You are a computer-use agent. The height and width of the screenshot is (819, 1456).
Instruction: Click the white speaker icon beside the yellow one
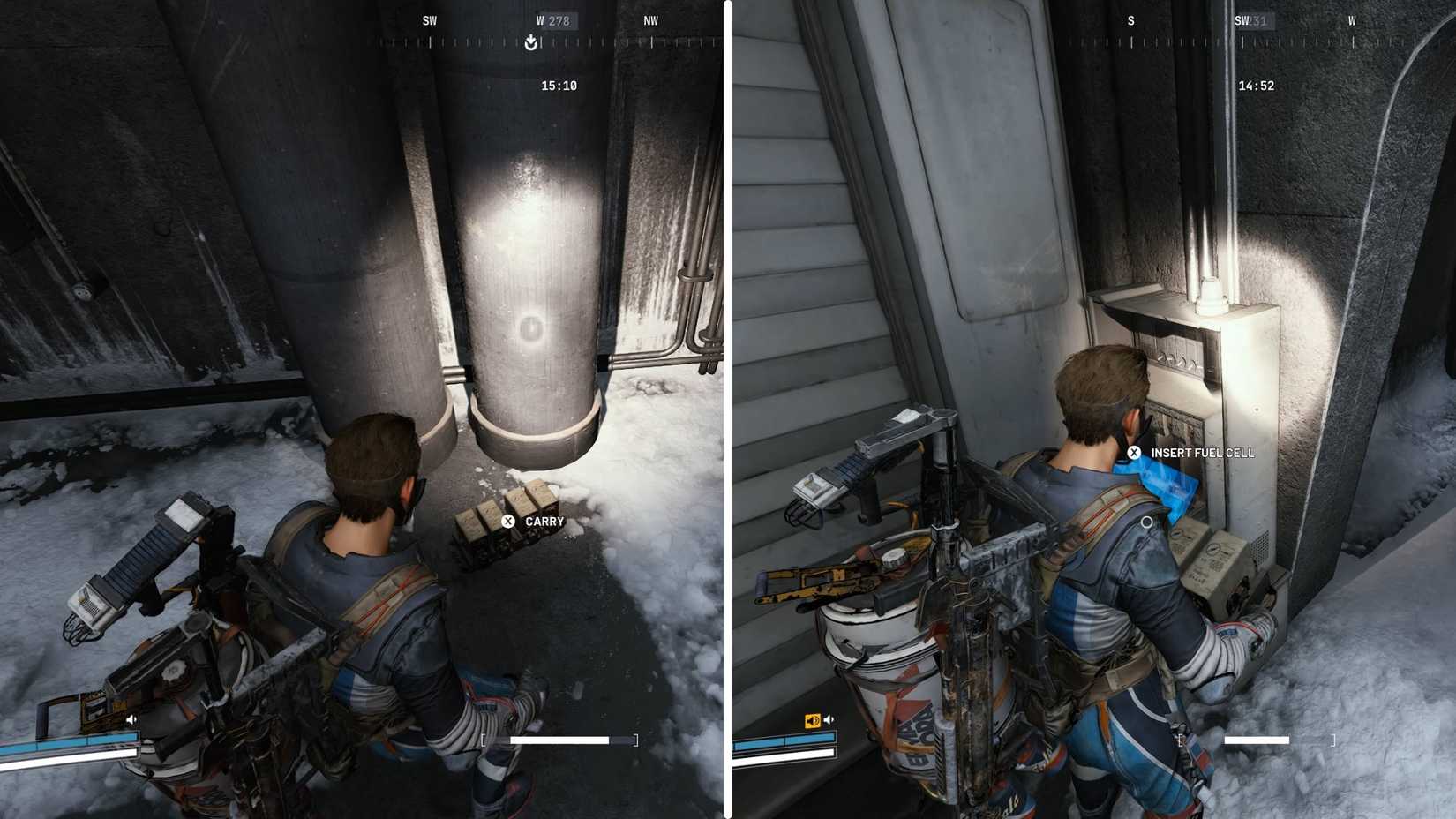pos(828,718)
